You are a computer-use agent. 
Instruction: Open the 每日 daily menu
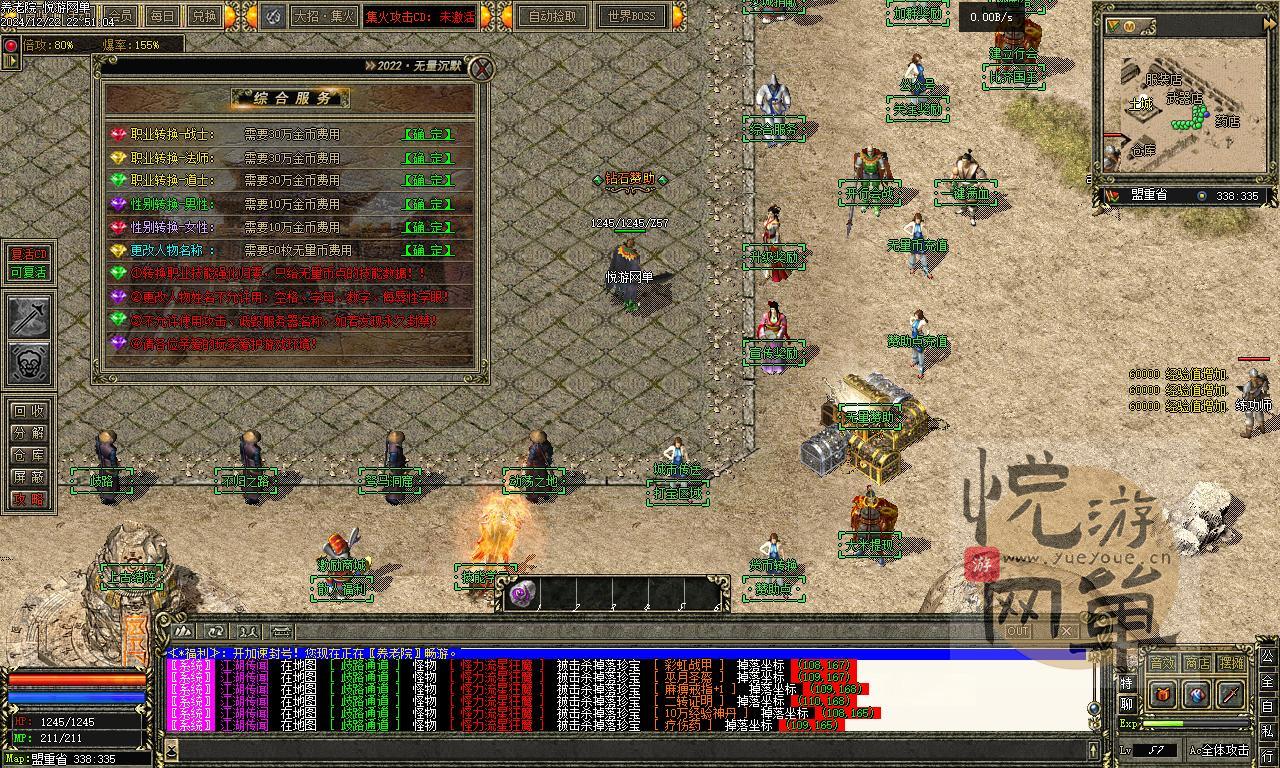(162, 16)
